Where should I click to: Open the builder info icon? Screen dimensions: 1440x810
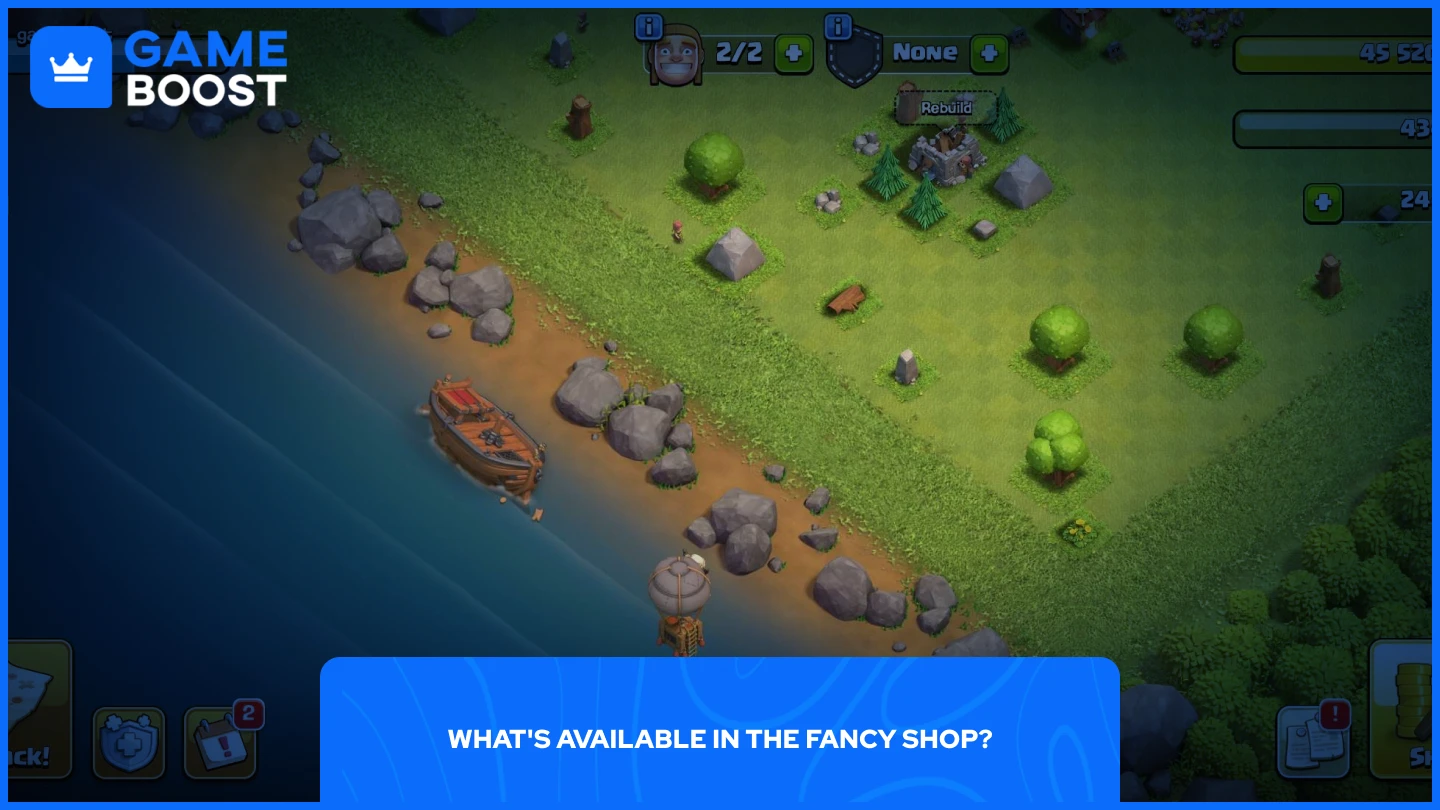(x=650, y=27)
